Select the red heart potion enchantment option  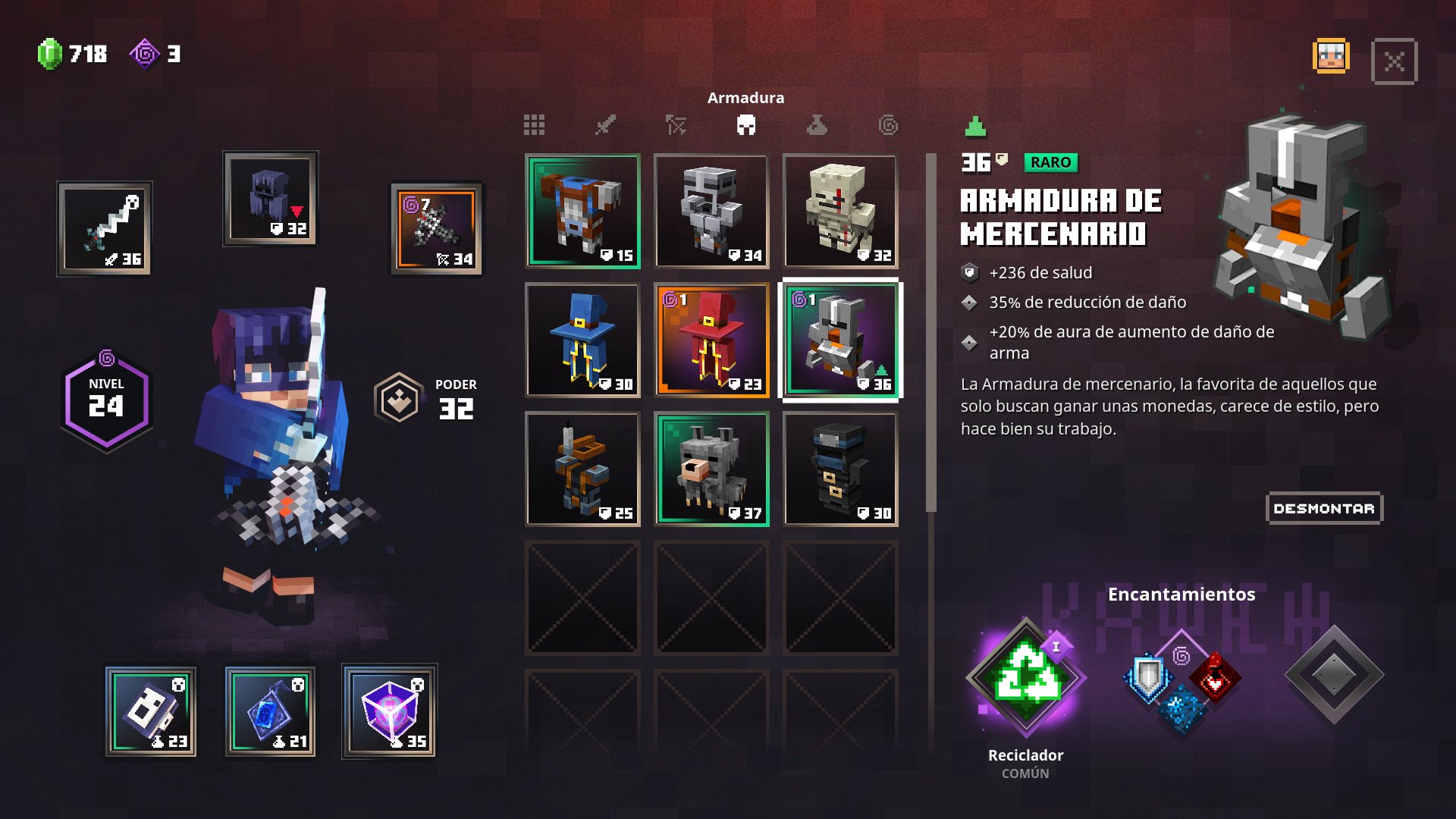coord(1214,679)
